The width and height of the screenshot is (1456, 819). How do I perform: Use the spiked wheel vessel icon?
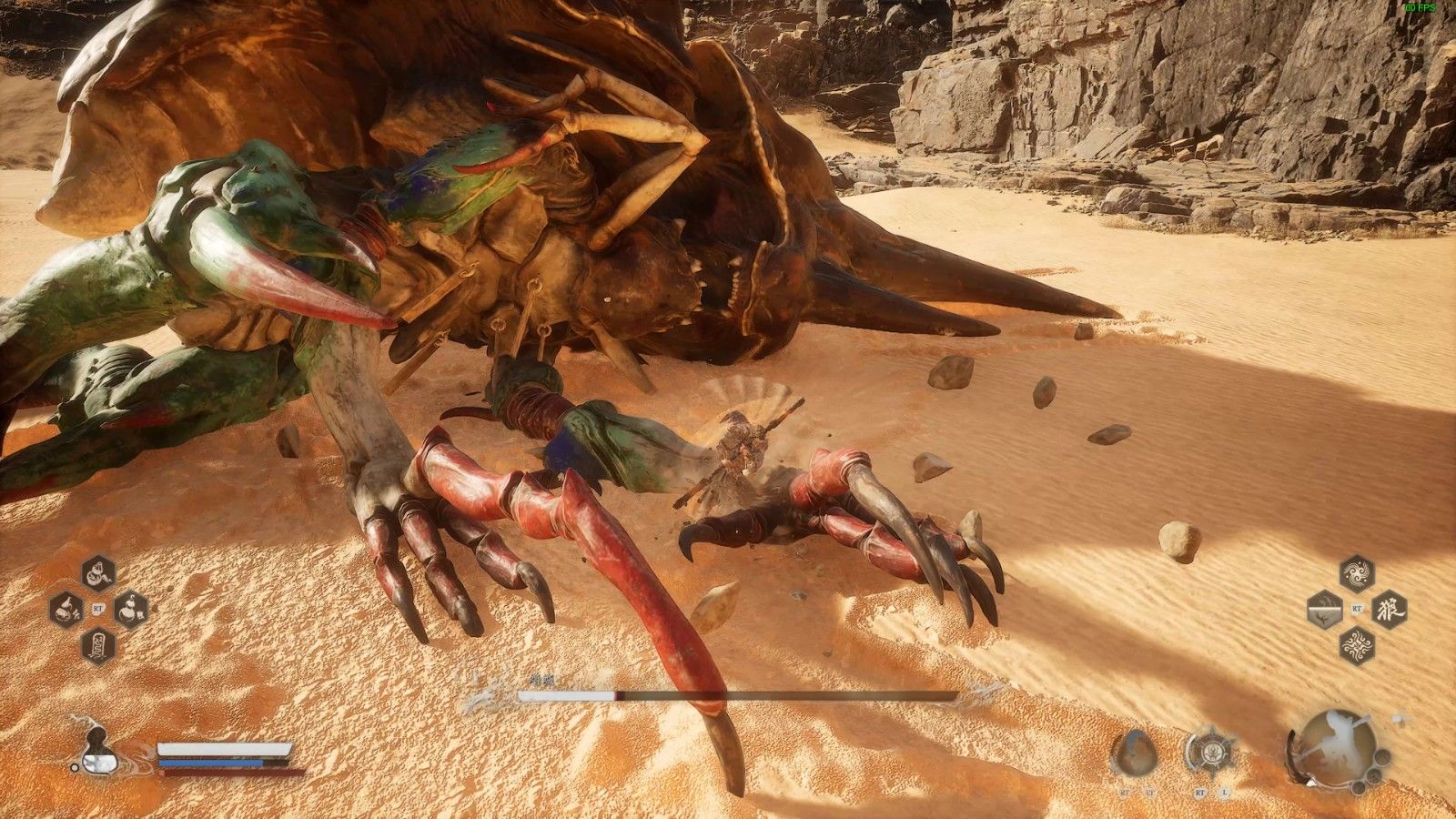pos(1209,753)
